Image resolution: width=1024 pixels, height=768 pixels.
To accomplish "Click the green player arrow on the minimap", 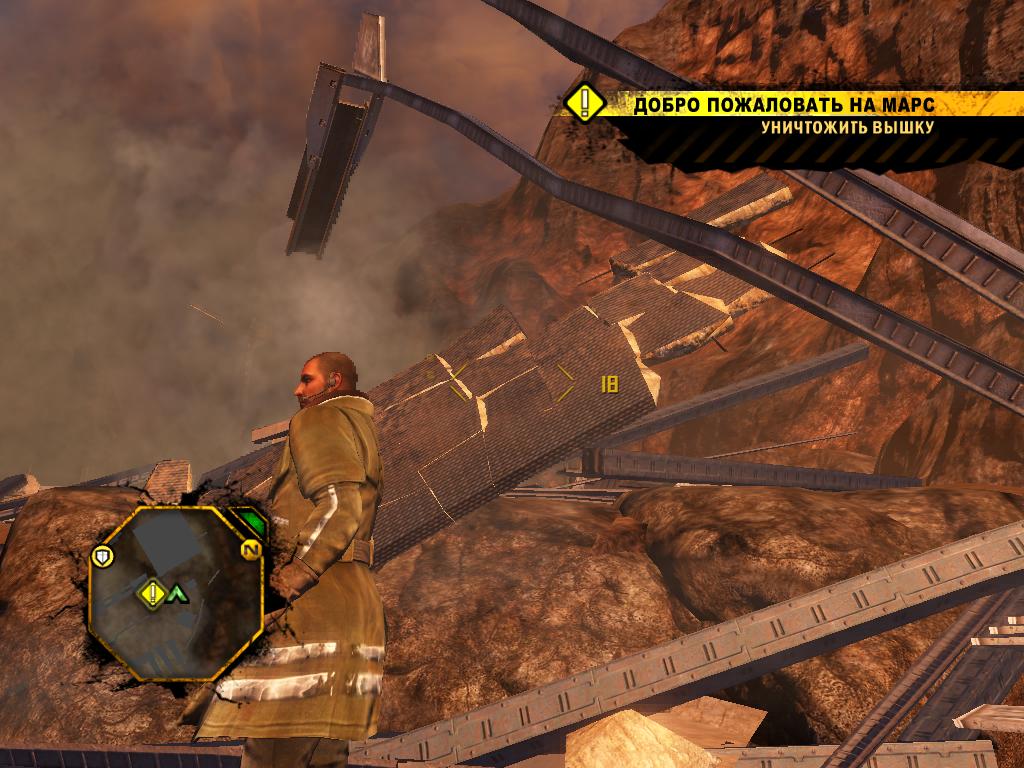I will click(178, 594).
